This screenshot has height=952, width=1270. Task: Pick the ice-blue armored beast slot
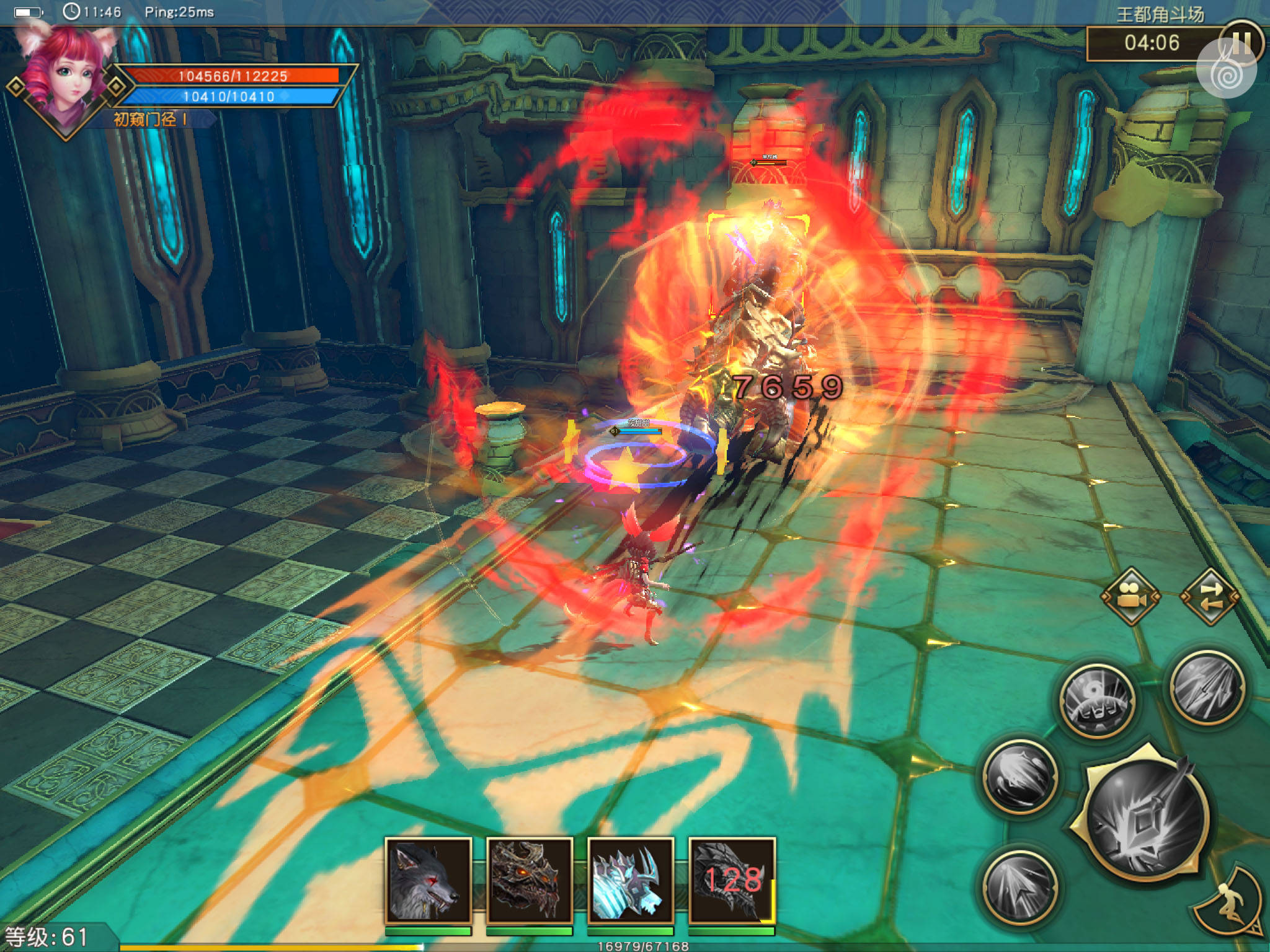coord(630,880)
